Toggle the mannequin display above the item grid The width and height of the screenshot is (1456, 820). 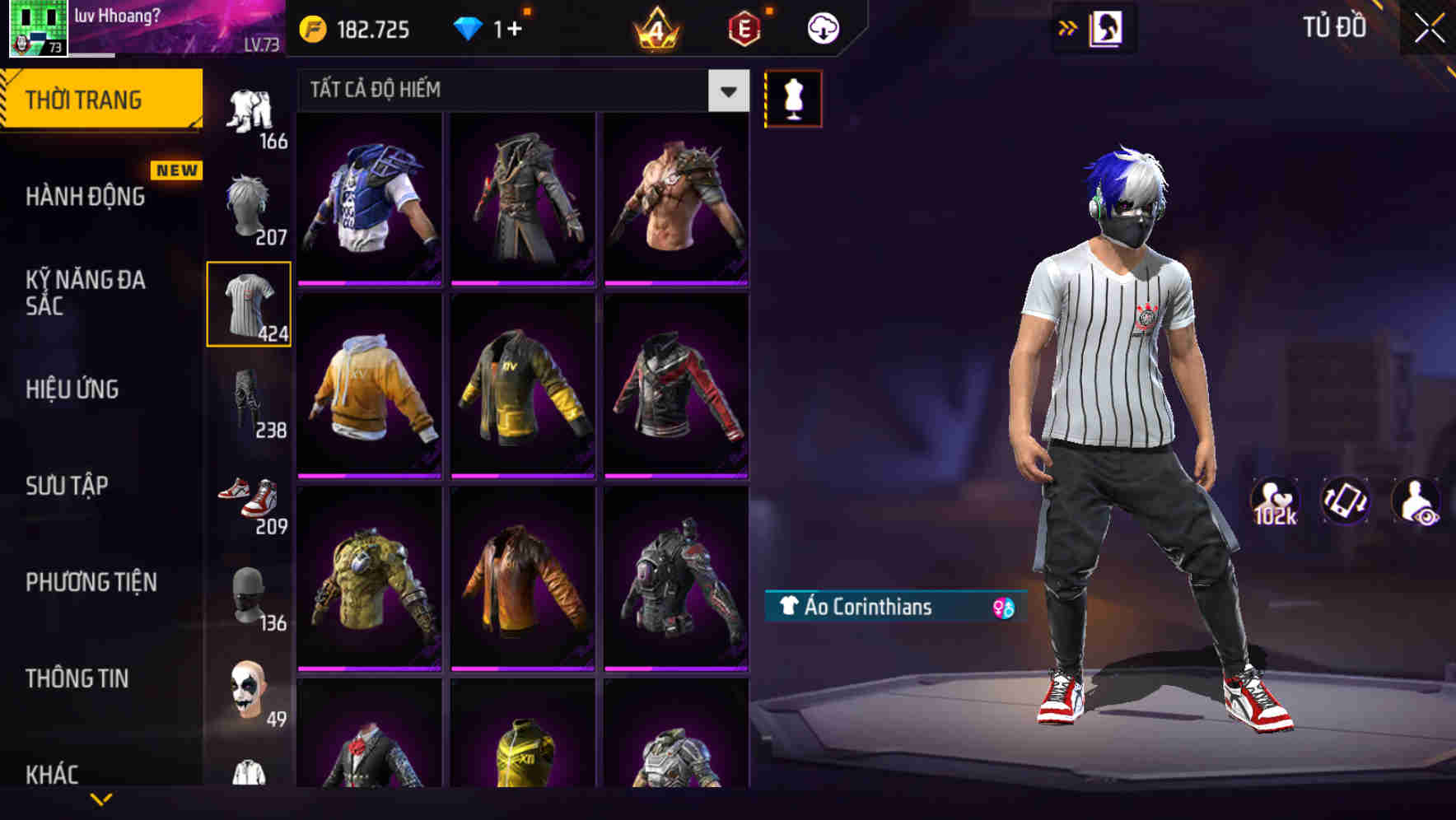tap(793, 97)
